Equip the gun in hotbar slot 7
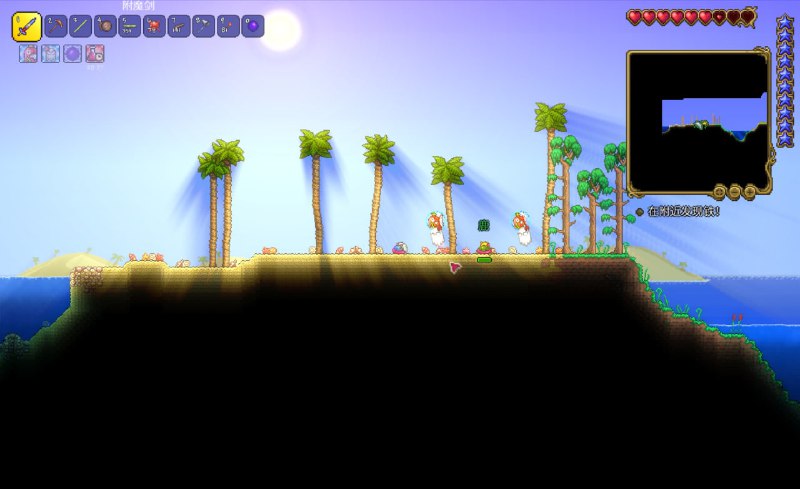 (x=179, y=26)
